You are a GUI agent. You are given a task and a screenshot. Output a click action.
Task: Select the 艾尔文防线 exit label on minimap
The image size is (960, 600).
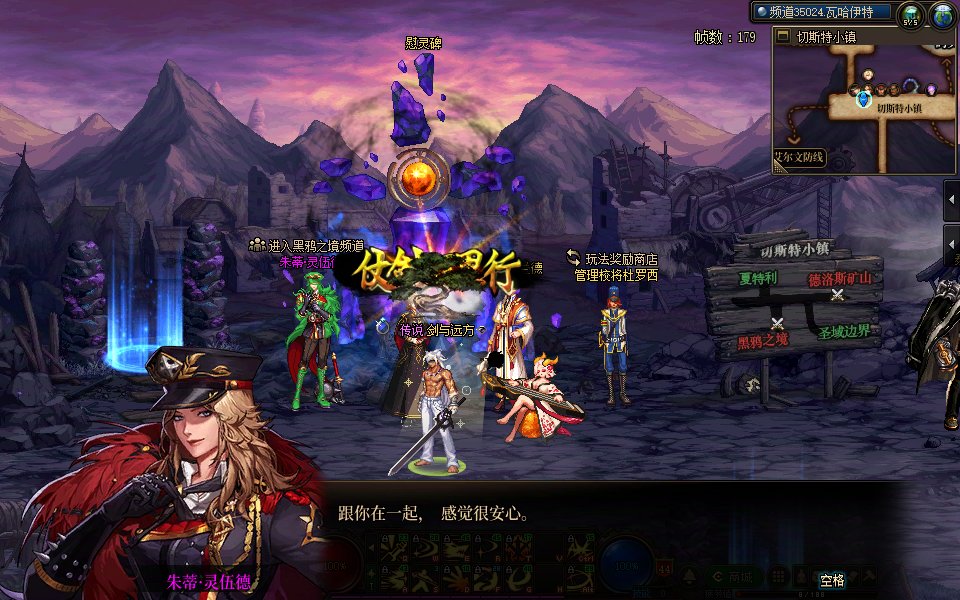click(798, 157)
